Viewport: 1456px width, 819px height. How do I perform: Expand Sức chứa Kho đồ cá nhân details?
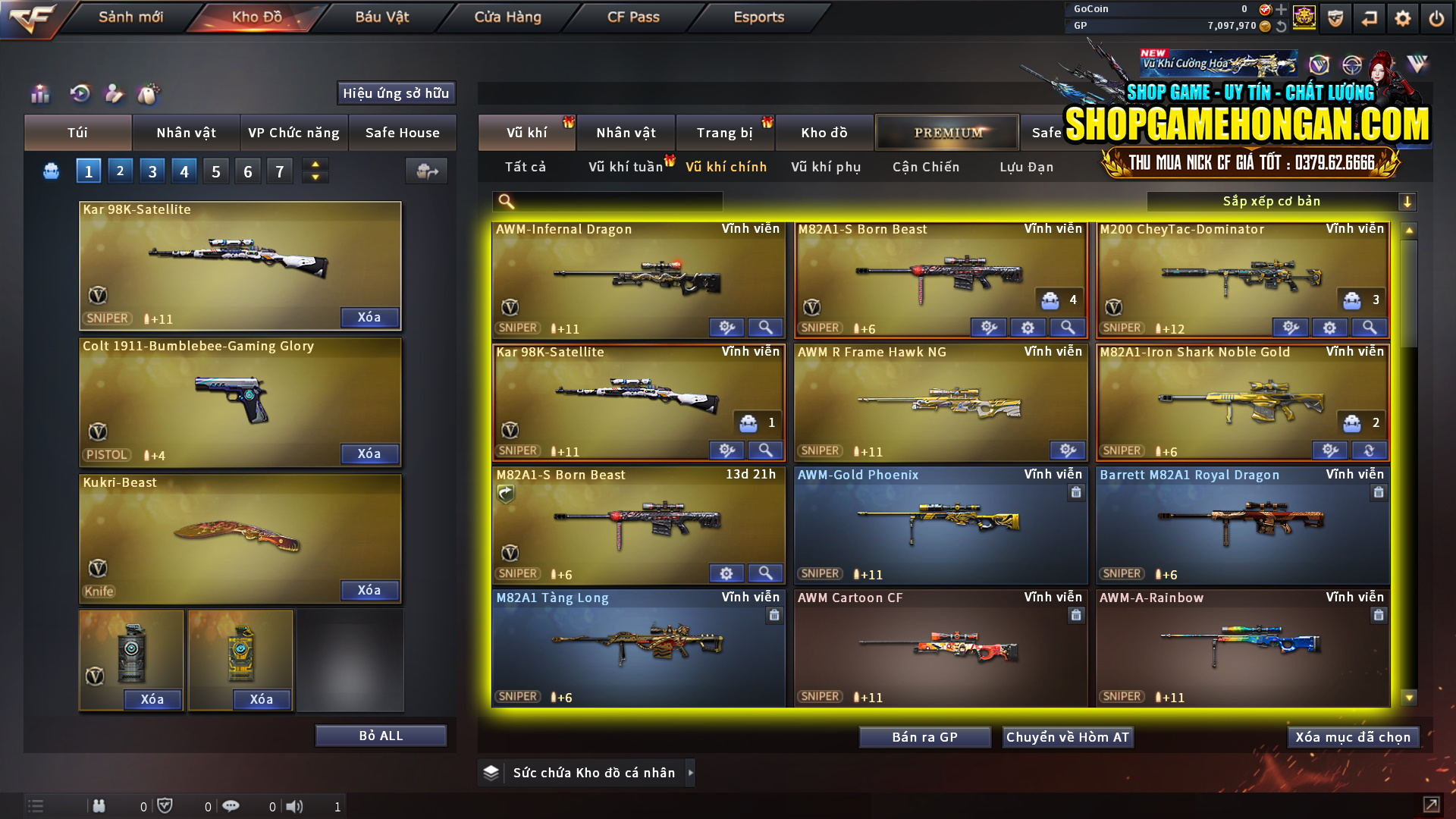691,773
